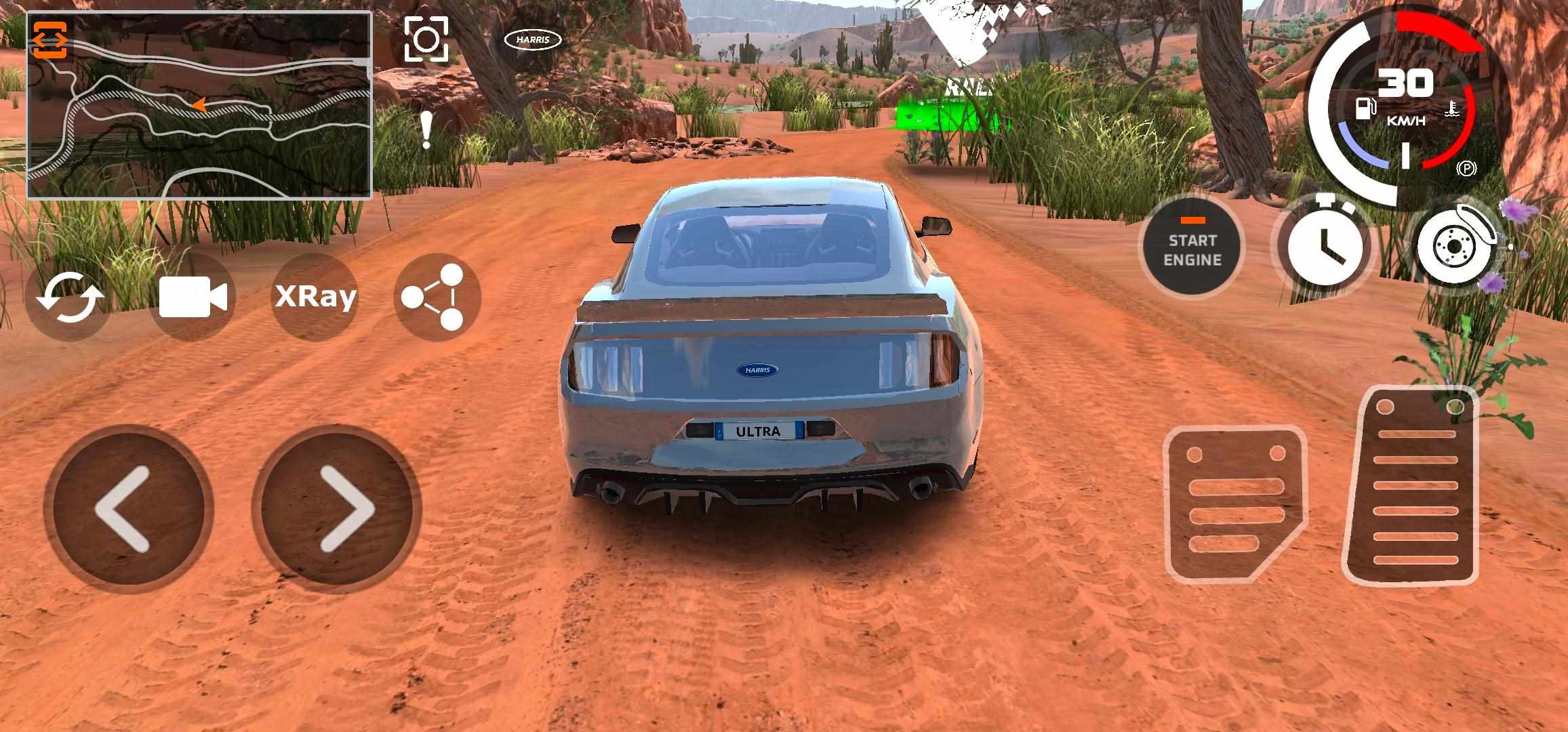Image resolution: width=1568 pixels, height=732 pixels.
Task: Switch camera with the video camera icon
Action: coord(193,297)
